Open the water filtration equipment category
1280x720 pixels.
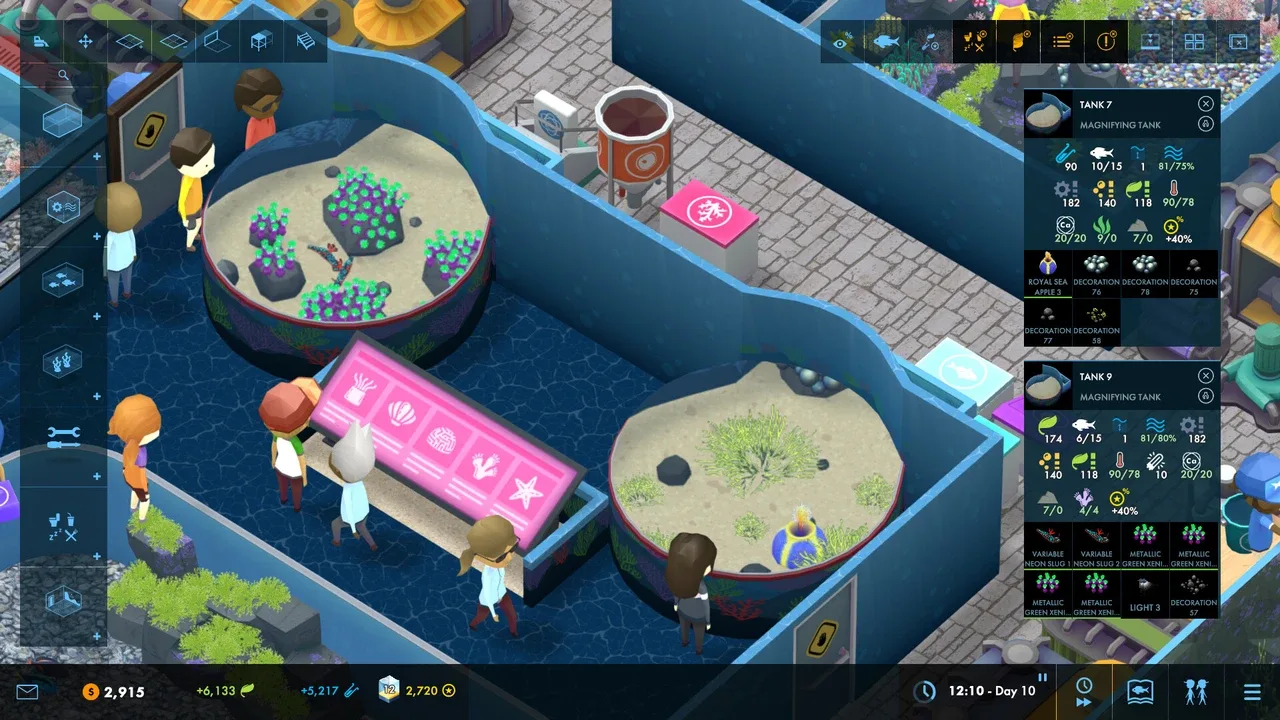pos(62,207)
